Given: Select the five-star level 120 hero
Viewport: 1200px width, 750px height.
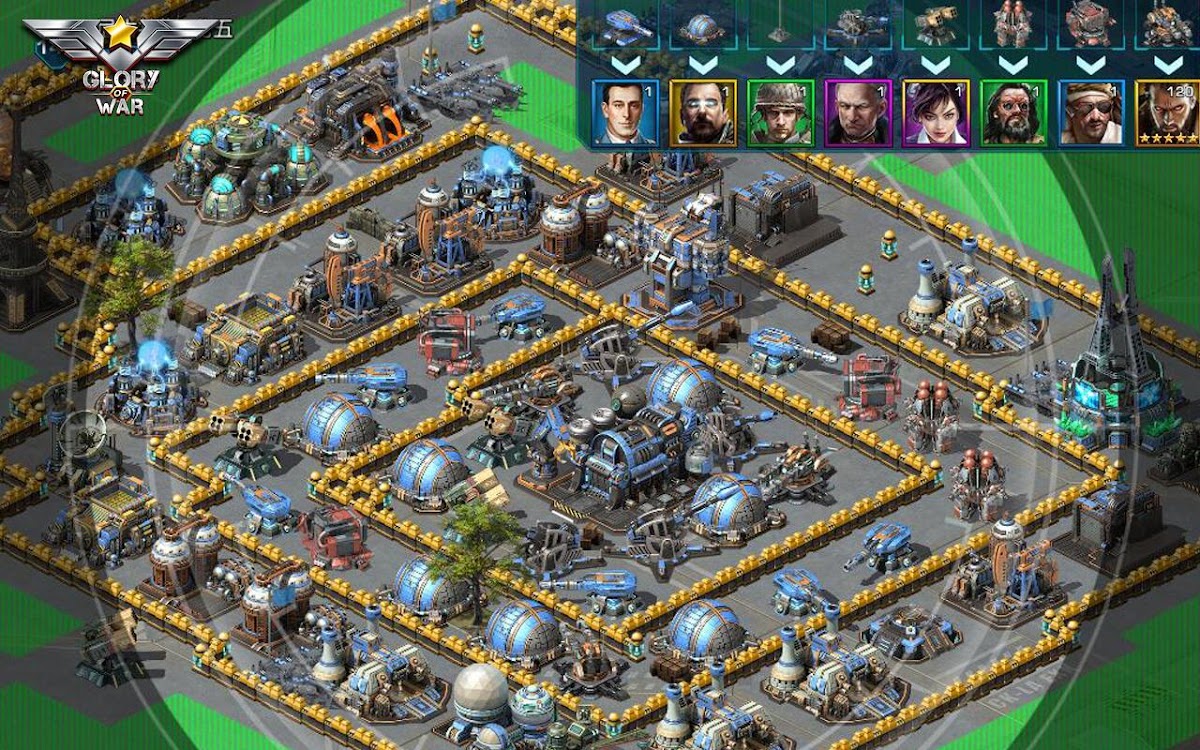Looking at the screenshot, I should [x=1168, y=112].
